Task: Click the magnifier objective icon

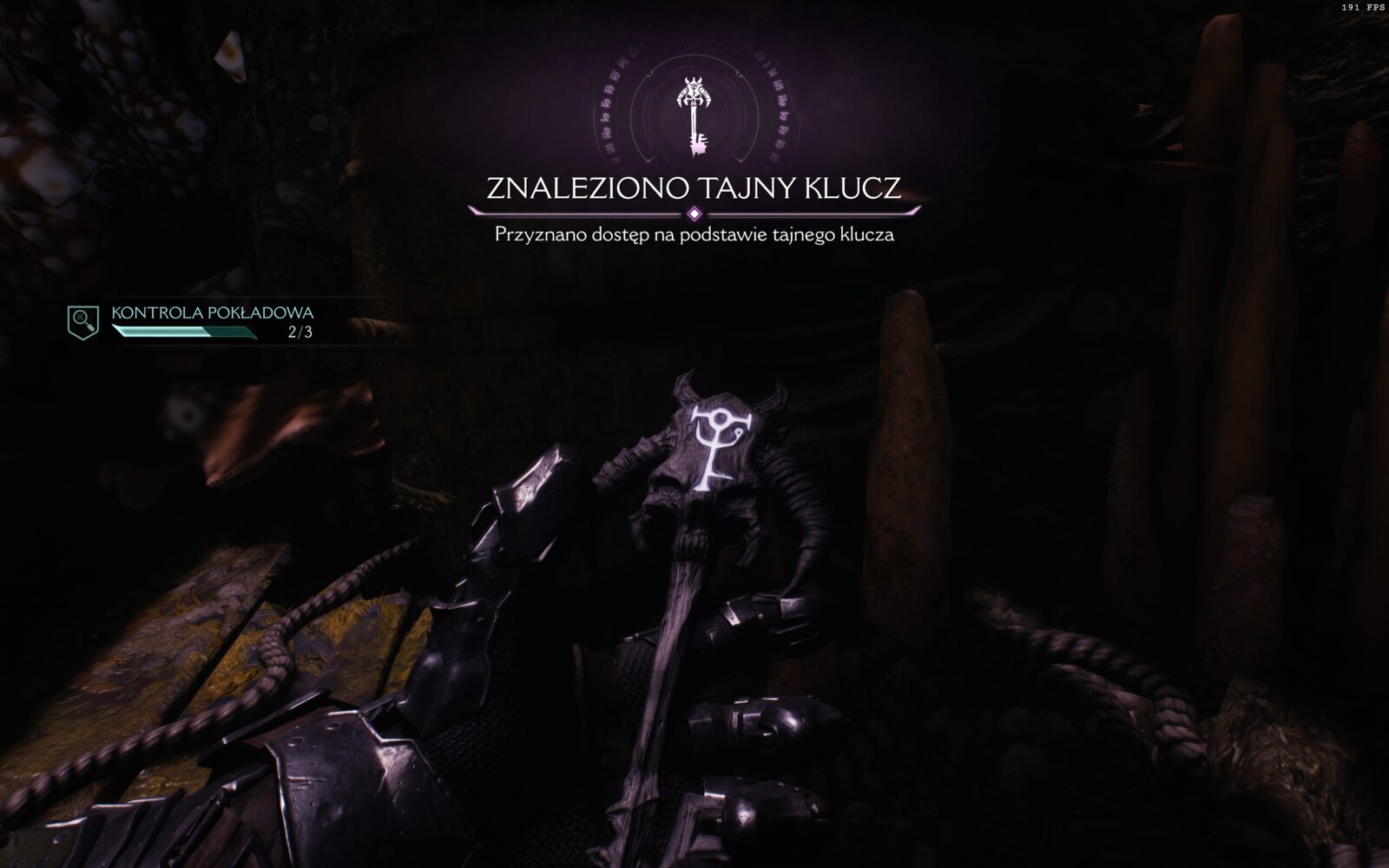Action: click(x=83, y=321)
